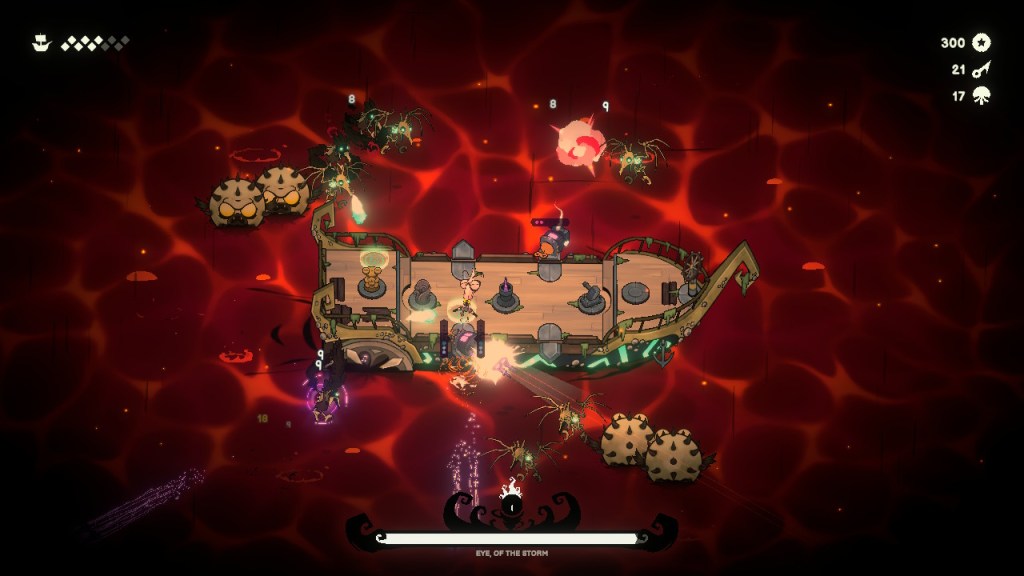This screenshot has width=1024, height=576.
Task: Click the wrench resource icon
Action: 981,69
